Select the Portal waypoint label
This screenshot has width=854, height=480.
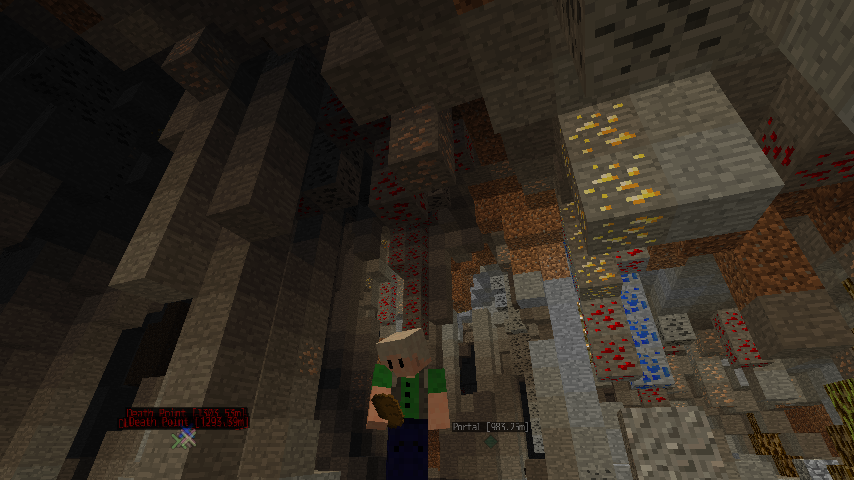click(490, 427)
